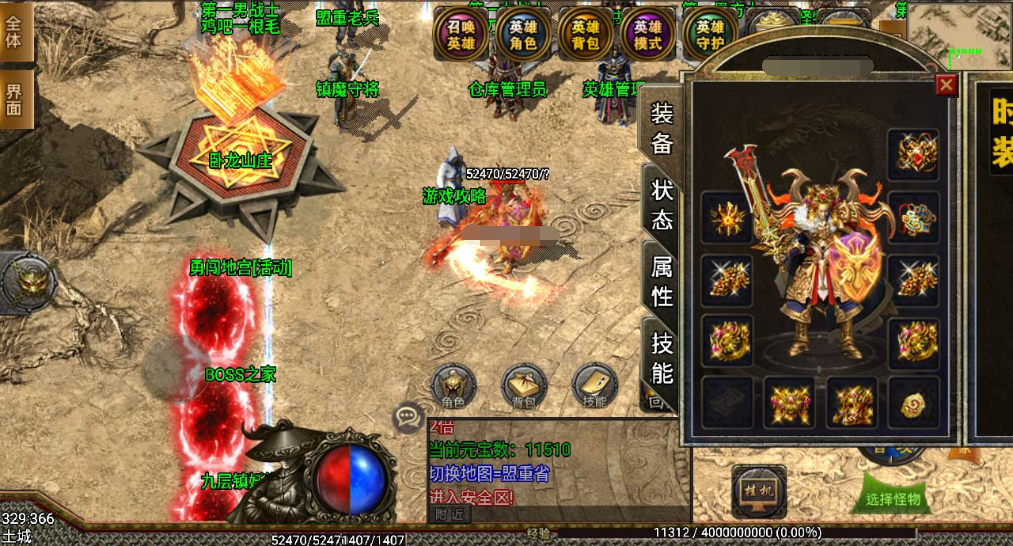Open the 技能 skill book icon

pos(595,386)
